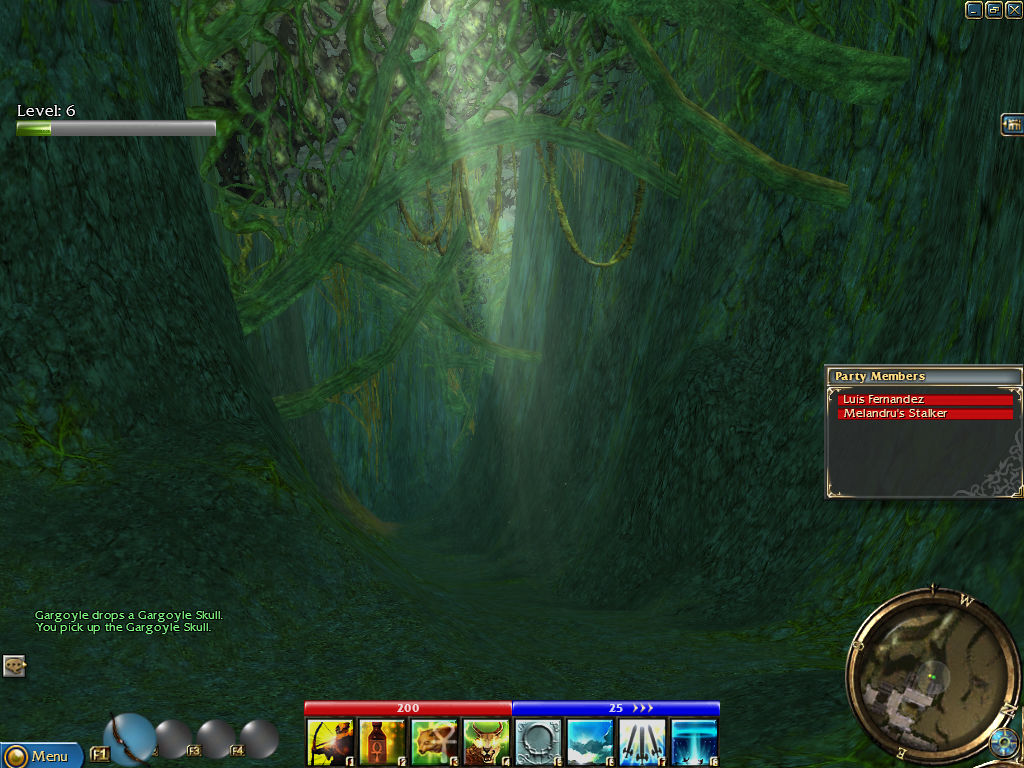This screenshot has width=1024, height=768.
Task: Activate the pet with ankh skill
Action: [434, 742]
